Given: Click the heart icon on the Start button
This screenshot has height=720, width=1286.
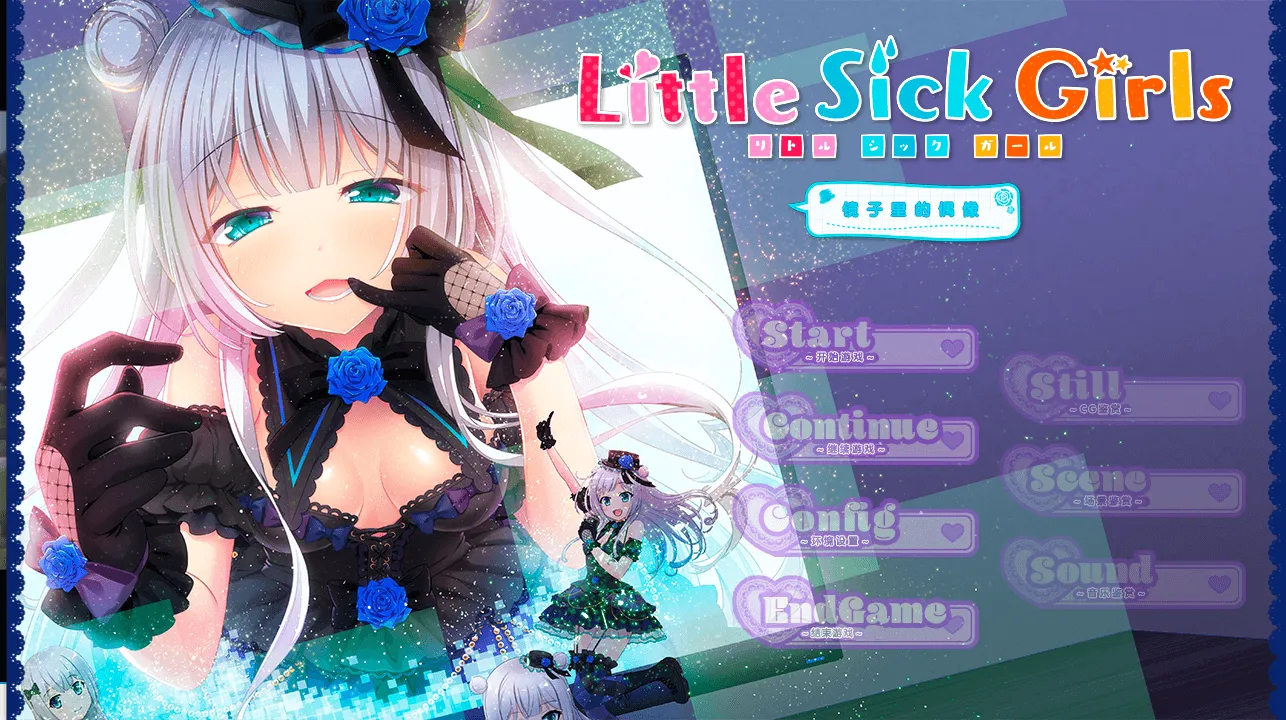Looking at the screenshot, I should [x=951, y=345].
